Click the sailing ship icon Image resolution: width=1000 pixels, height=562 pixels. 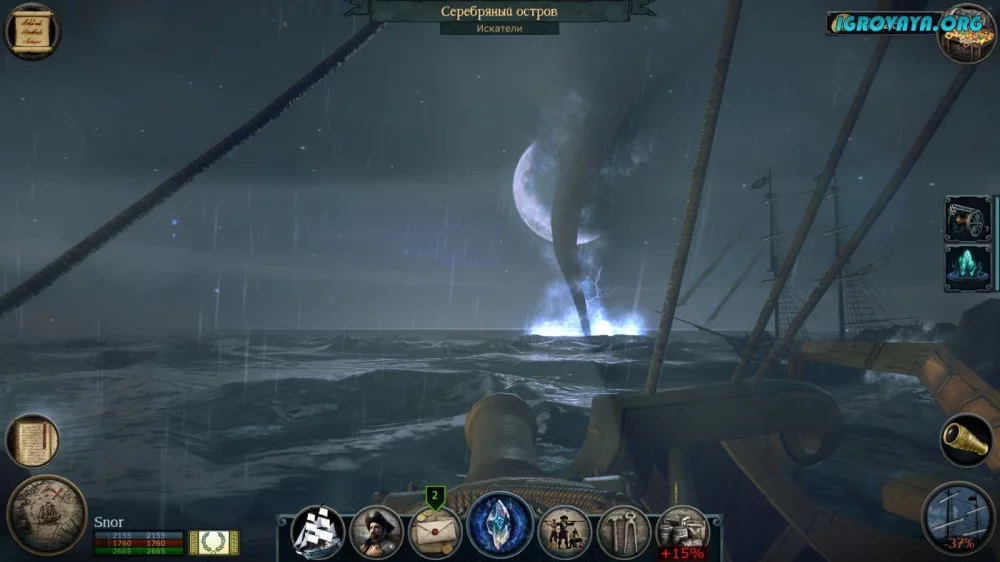(x=318, y=531)
